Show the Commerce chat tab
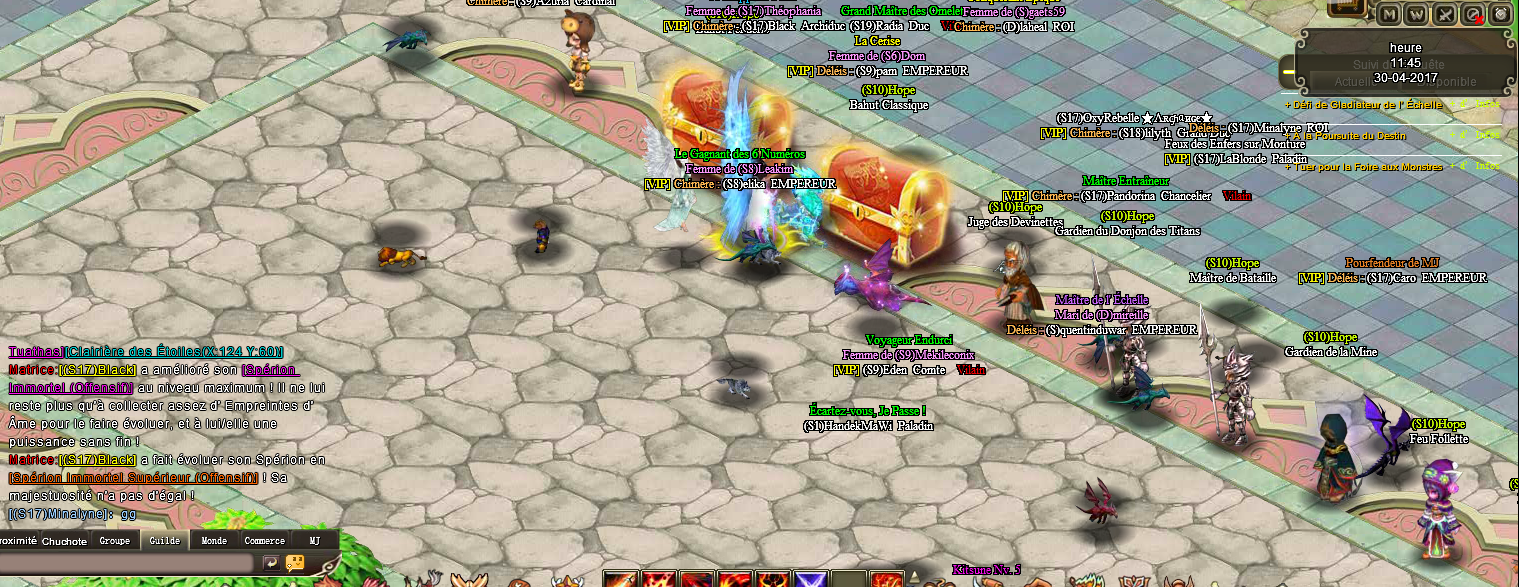The height and width of the screenshot is (587, 1519). click(x=265, y=541)
